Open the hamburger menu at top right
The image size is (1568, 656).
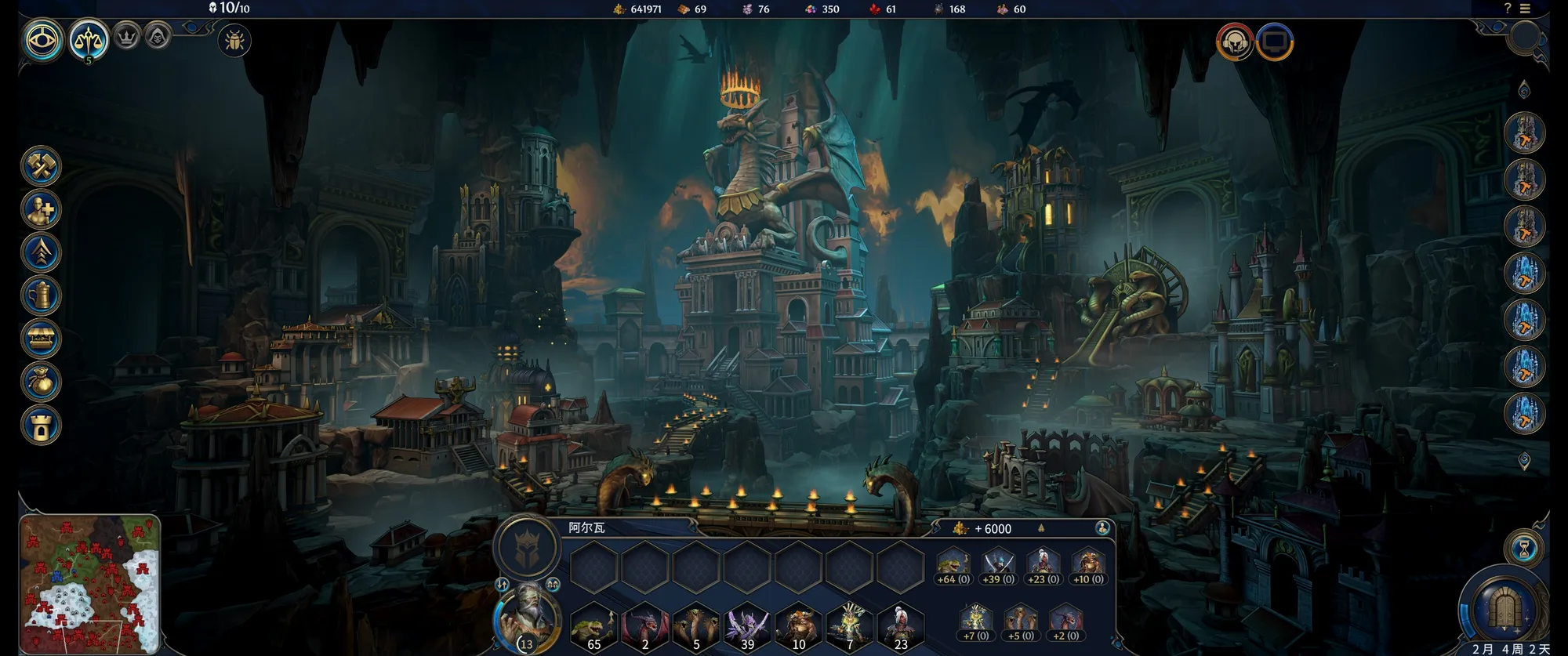pyautogui.click(x=1525, y=9)
